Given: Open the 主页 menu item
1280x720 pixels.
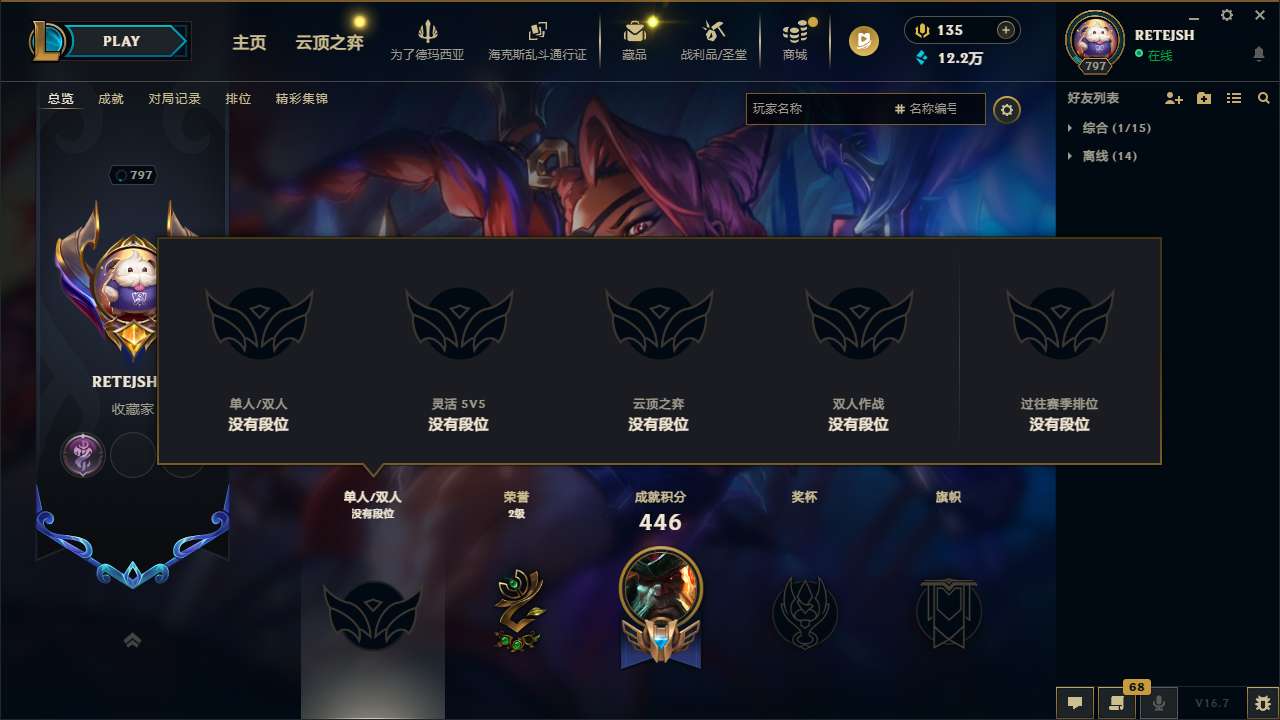Looking at the screenshot, I should click(x=249, y=44).
